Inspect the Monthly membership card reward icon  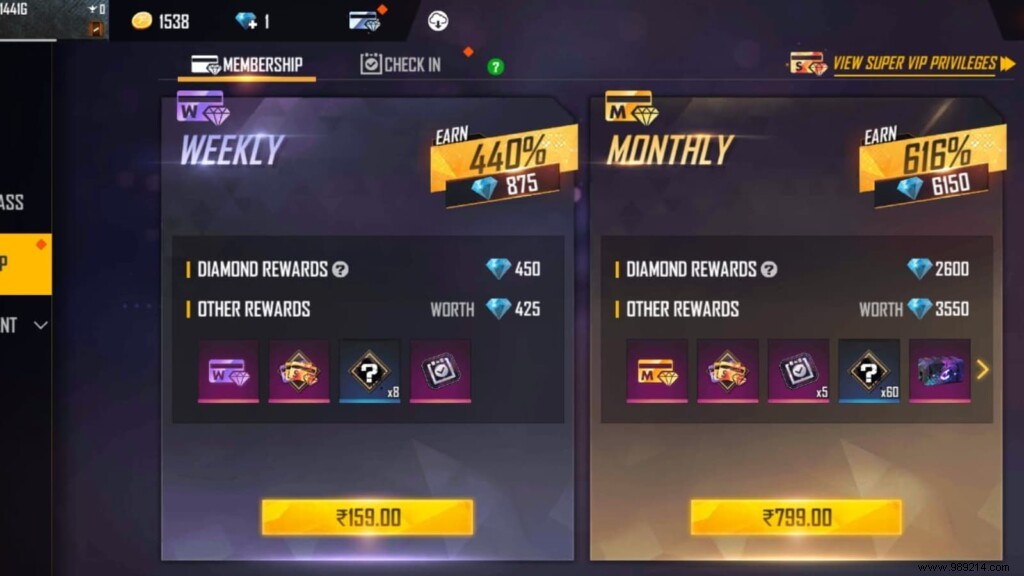pyautogui.click(x=657, y=371)
